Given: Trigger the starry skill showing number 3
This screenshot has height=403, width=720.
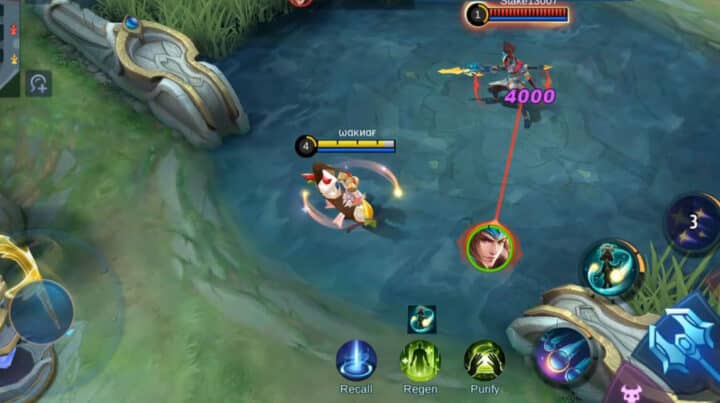Looking at the screenshot, I should point(693,222).
